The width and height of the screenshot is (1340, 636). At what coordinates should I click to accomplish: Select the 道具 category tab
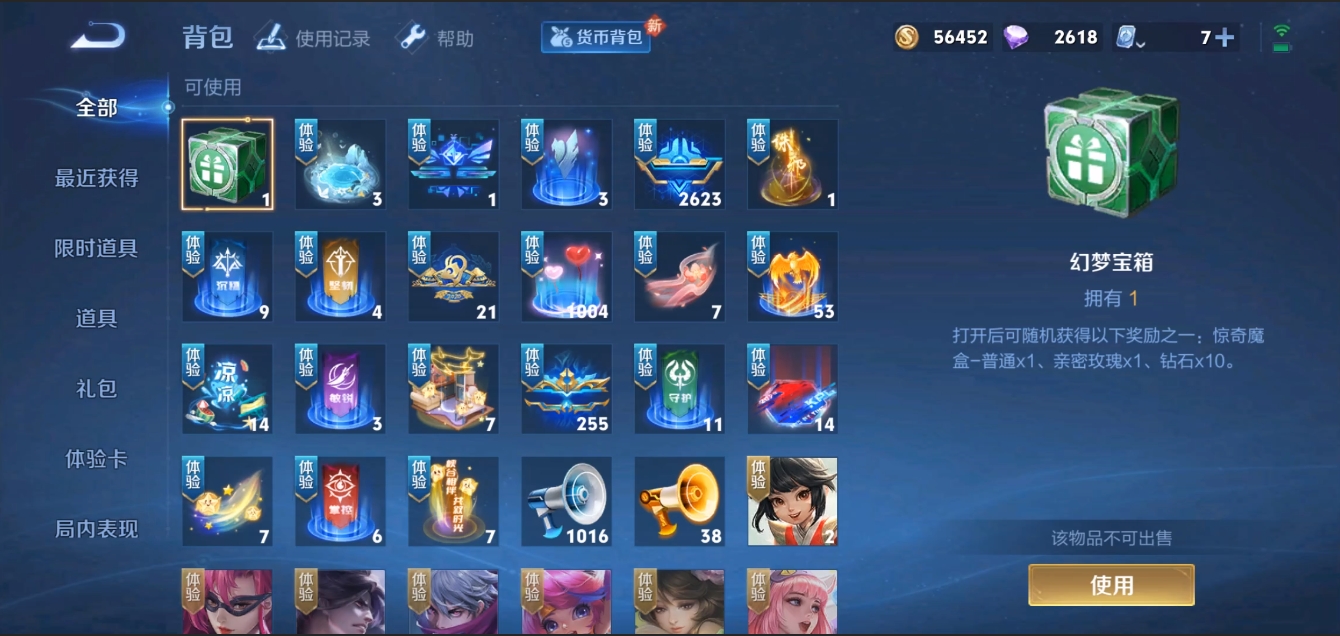96,318
